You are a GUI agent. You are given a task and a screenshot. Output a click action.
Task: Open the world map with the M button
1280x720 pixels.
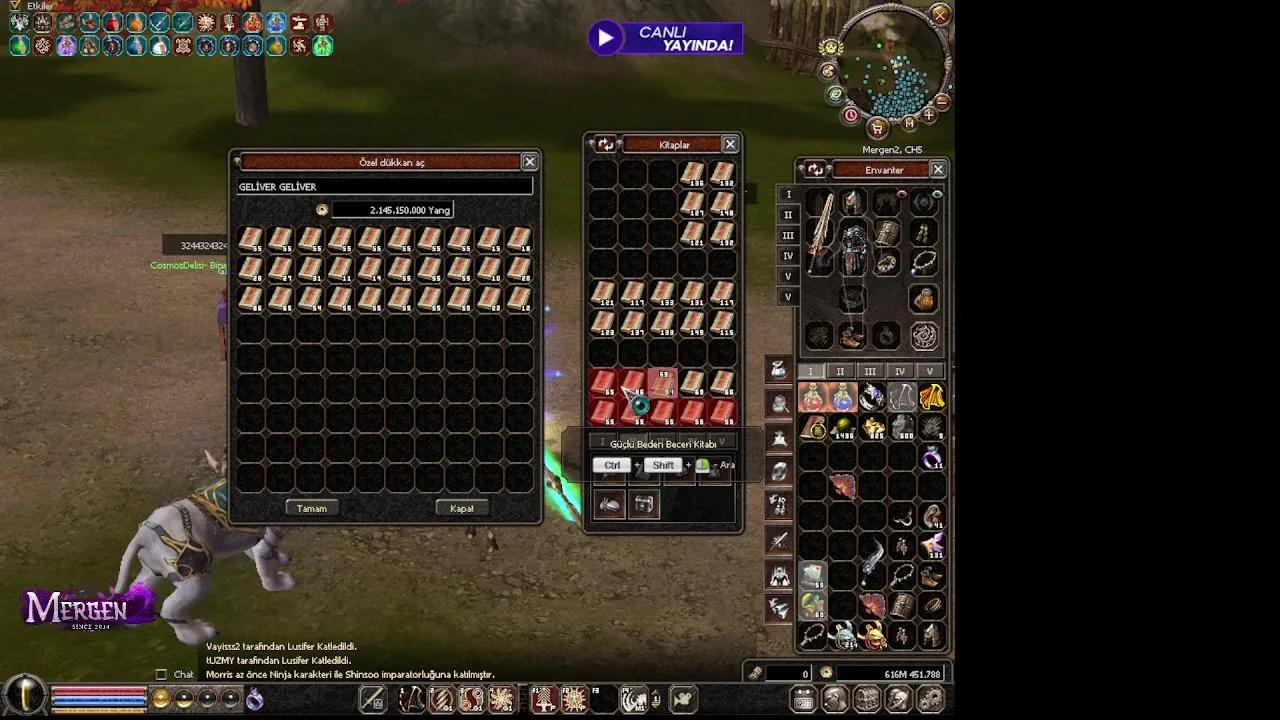coord(909,123)
